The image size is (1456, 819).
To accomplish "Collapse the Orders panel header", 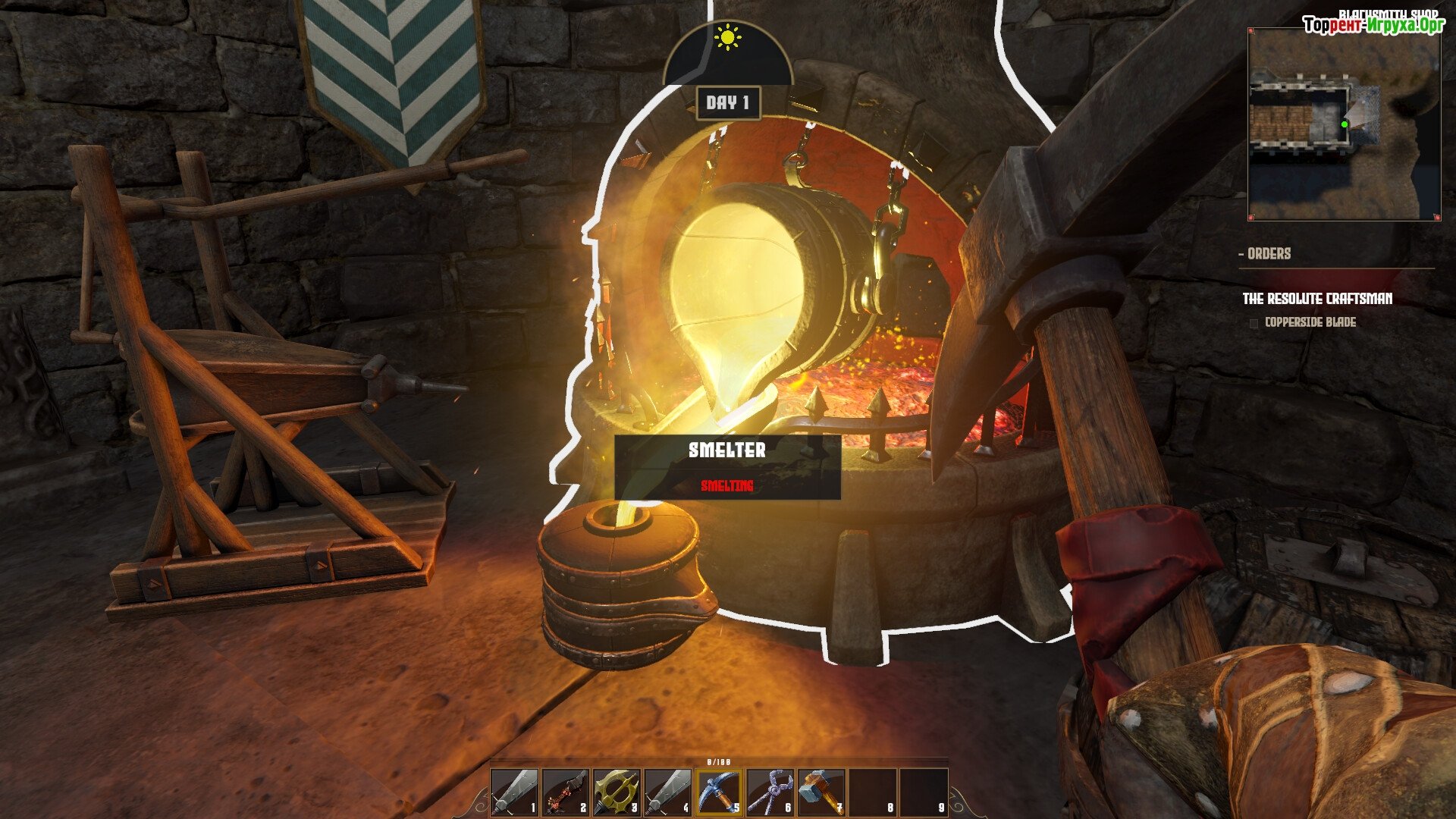I will [x=1265, y=254].
